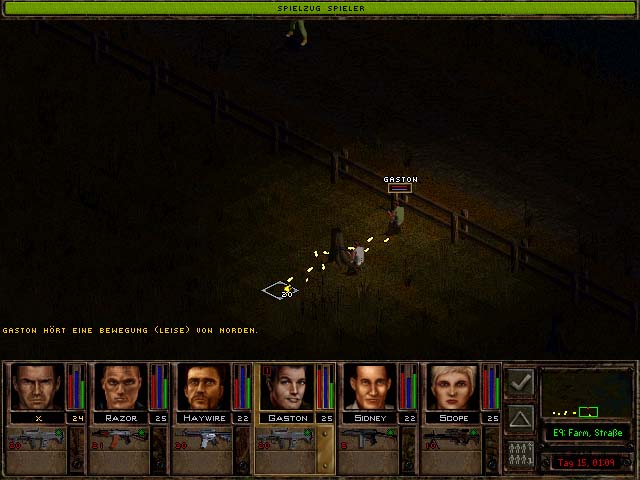
Task: Select Razor's portrait
Action: [121, 387]
